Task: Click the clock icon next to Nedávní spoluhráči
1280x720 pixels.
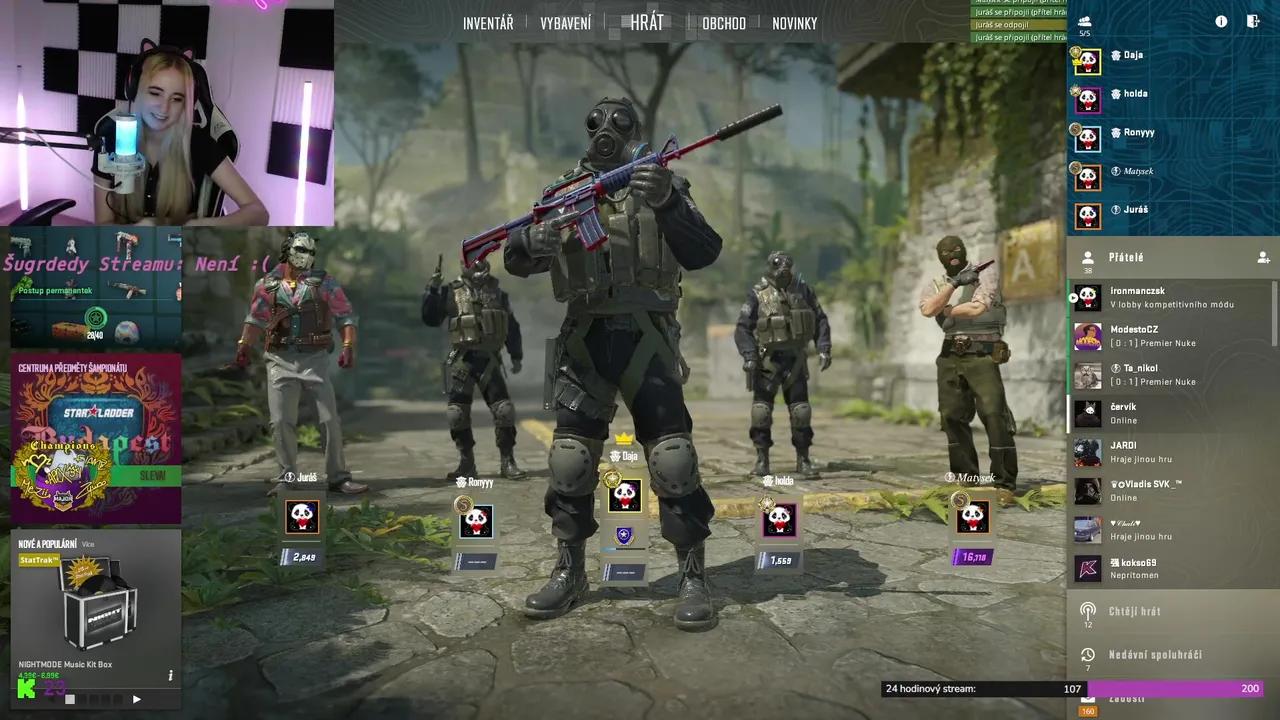Action: pyautogui.click(x=1087, y=655)
